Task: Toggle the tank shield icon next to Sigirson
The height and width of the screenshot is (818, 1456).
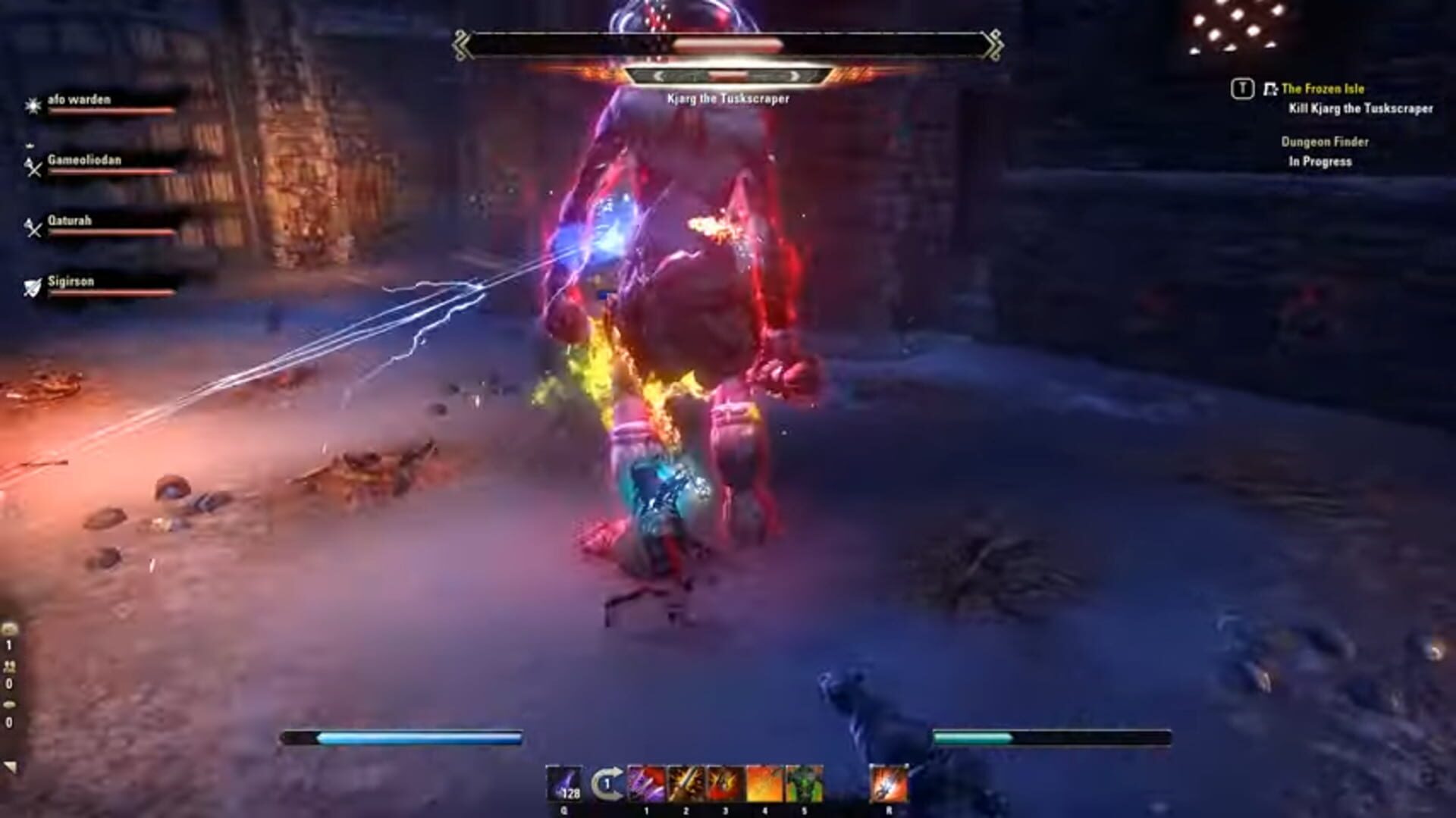Action: pos(33,287)
